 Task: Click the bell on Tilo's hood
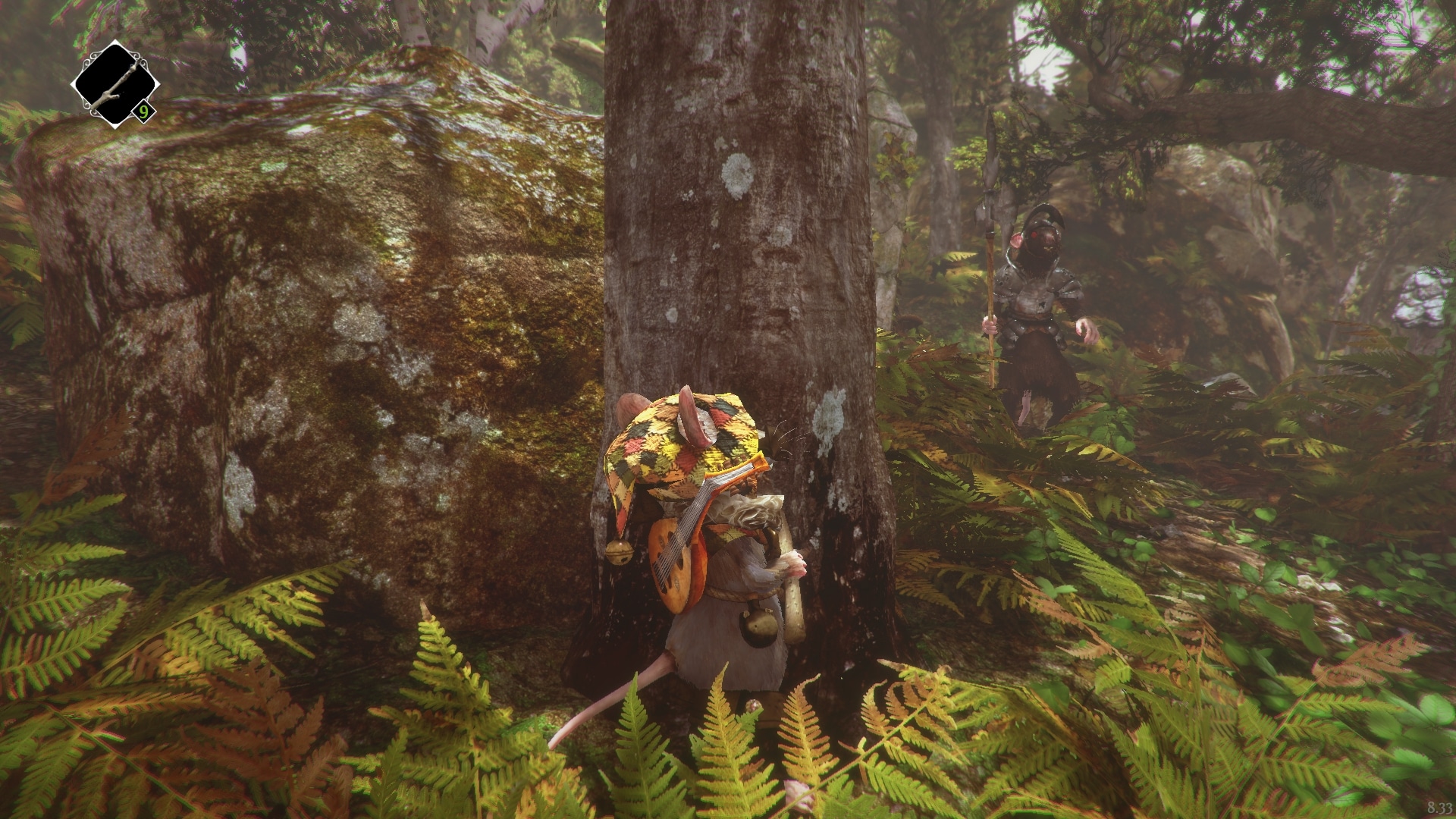coord(618,552)
